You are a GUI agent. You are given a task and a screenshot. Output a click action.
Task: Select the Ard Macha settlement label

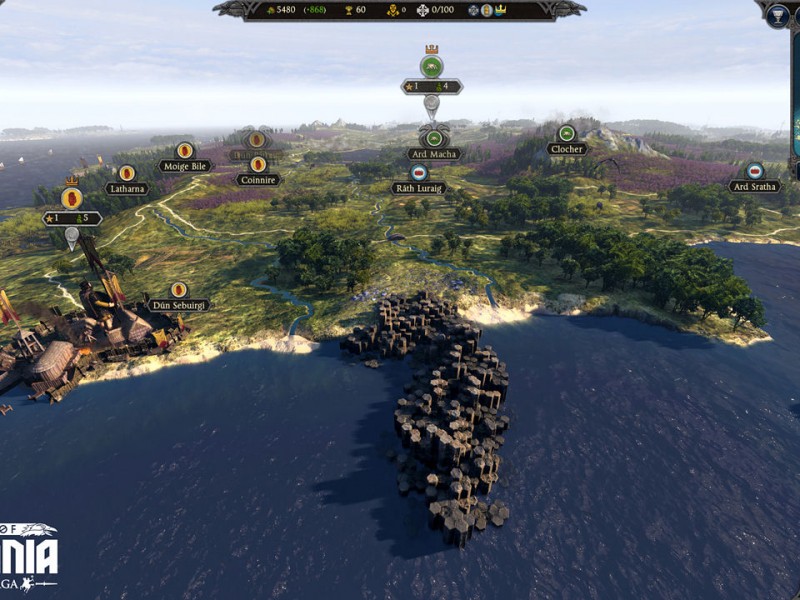[434, 154]
